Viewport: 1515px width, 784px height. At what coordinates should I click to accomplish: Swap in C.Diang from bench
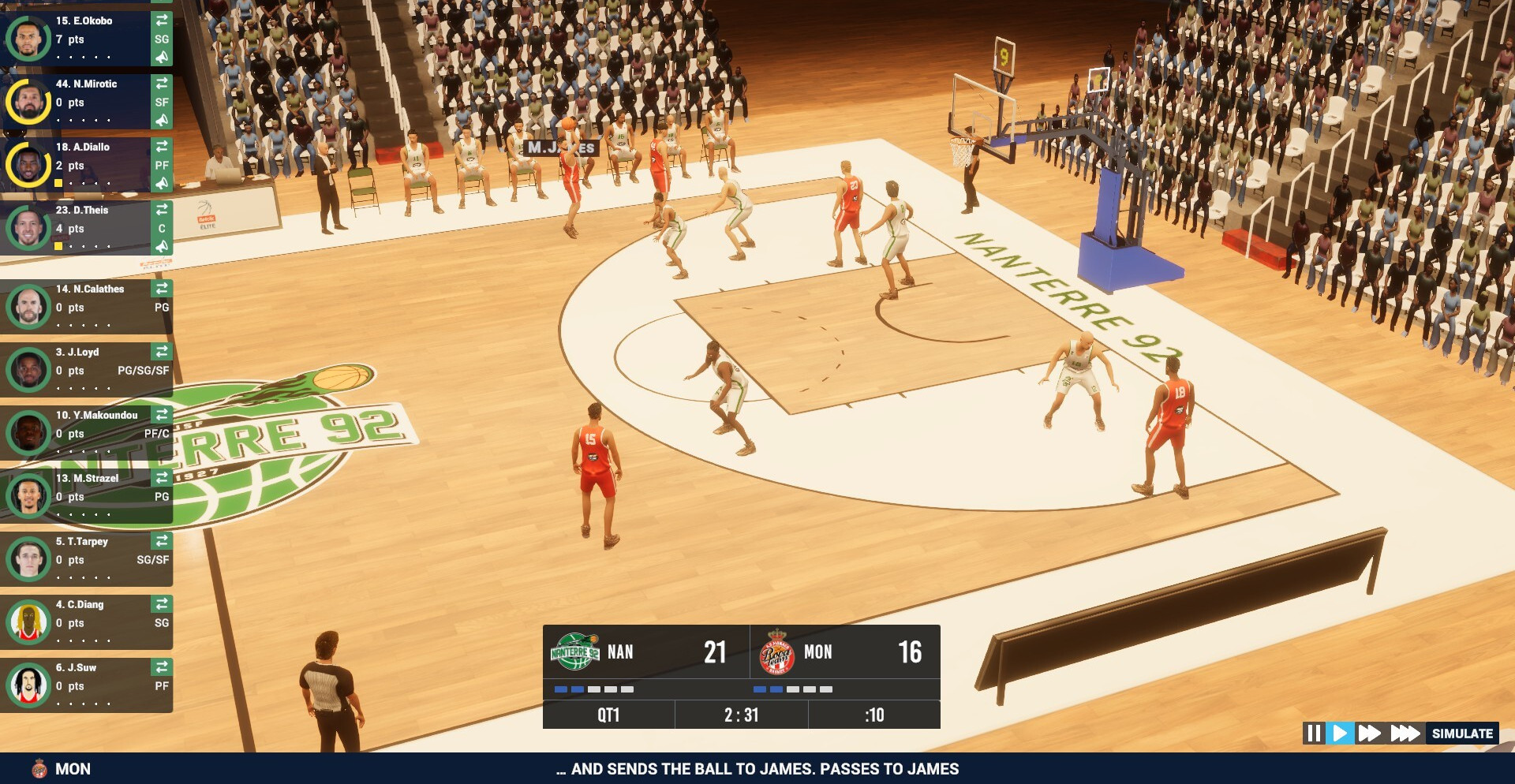coord(162,603)
